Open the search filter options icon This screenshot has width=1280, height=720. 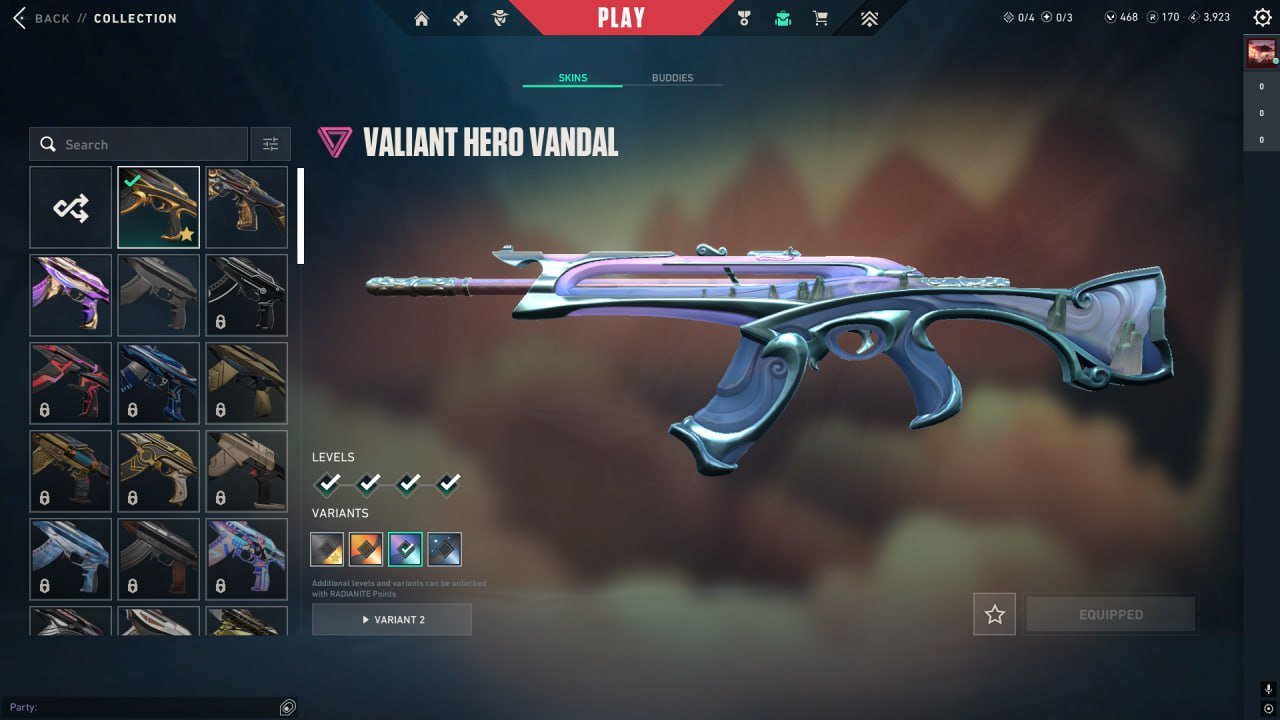(270, 144)
